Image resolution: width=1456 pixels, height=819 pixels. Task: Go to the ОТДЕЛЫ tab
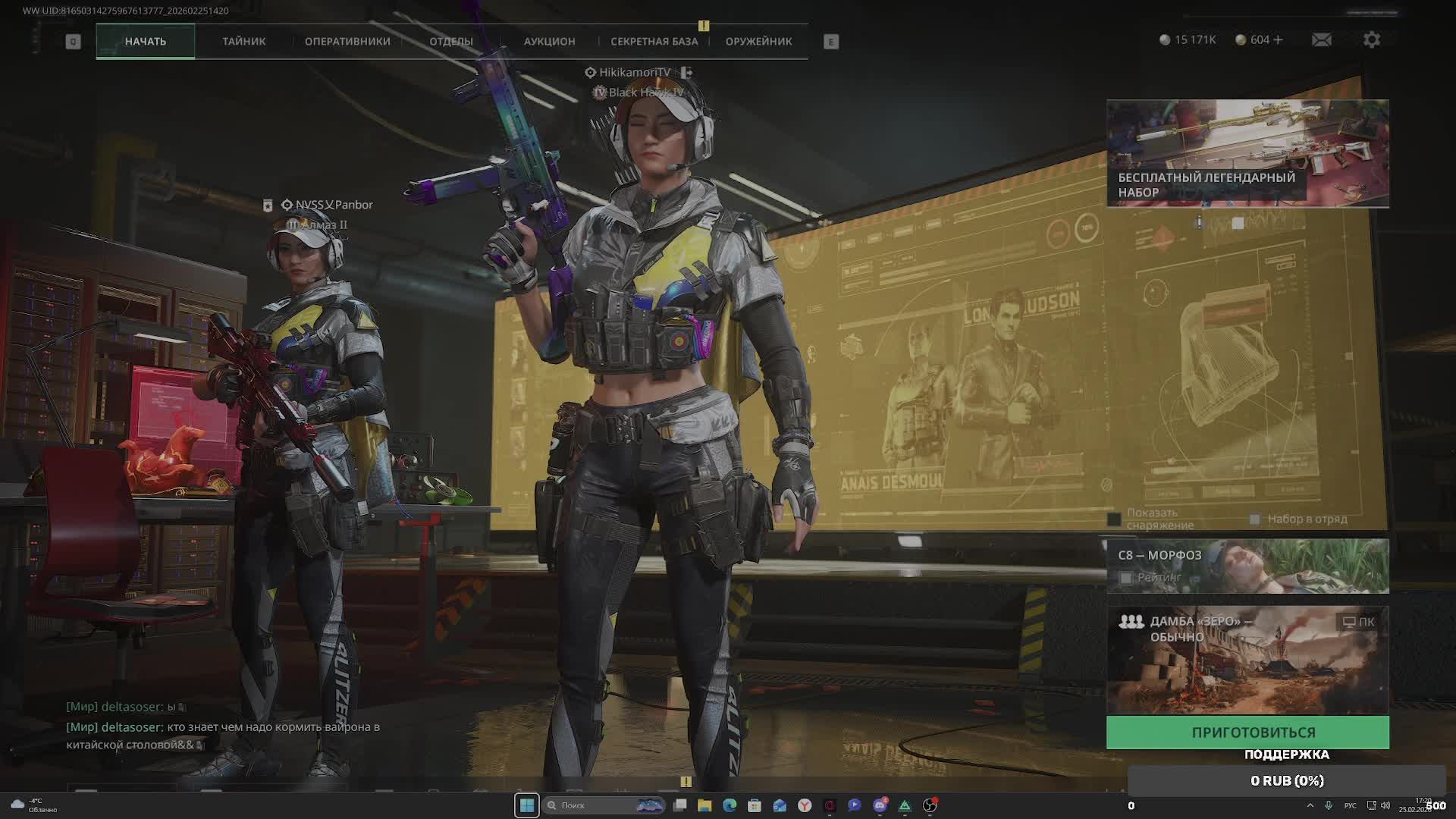pyautogui.click(x=451, y=42)
